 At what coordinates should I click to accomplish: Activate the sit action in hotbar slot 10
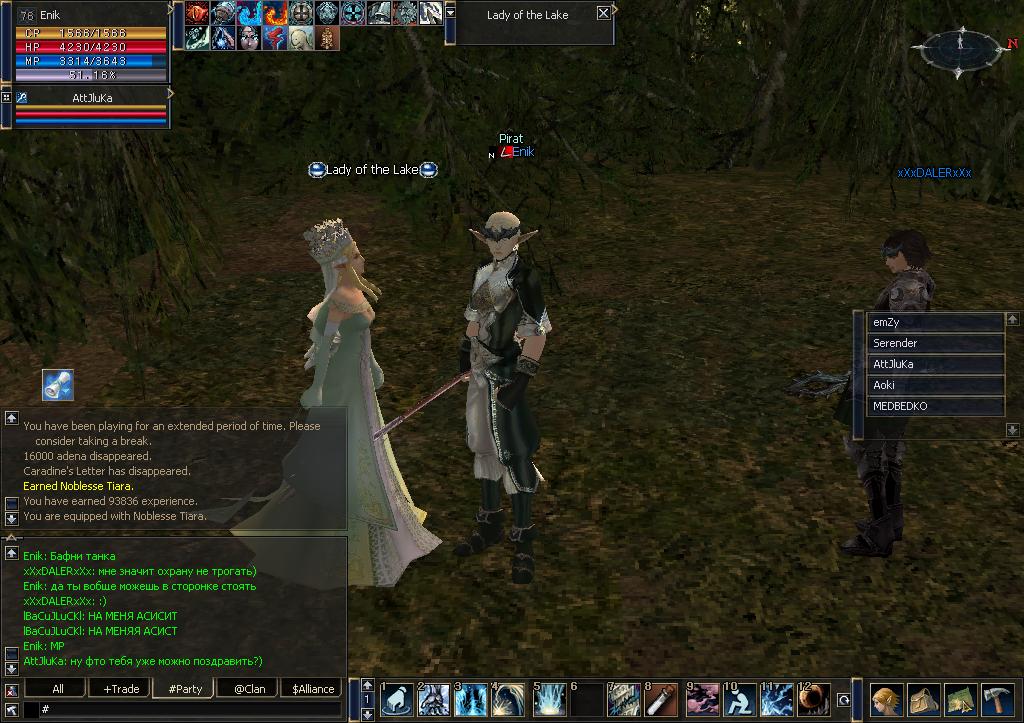[738, 700]
